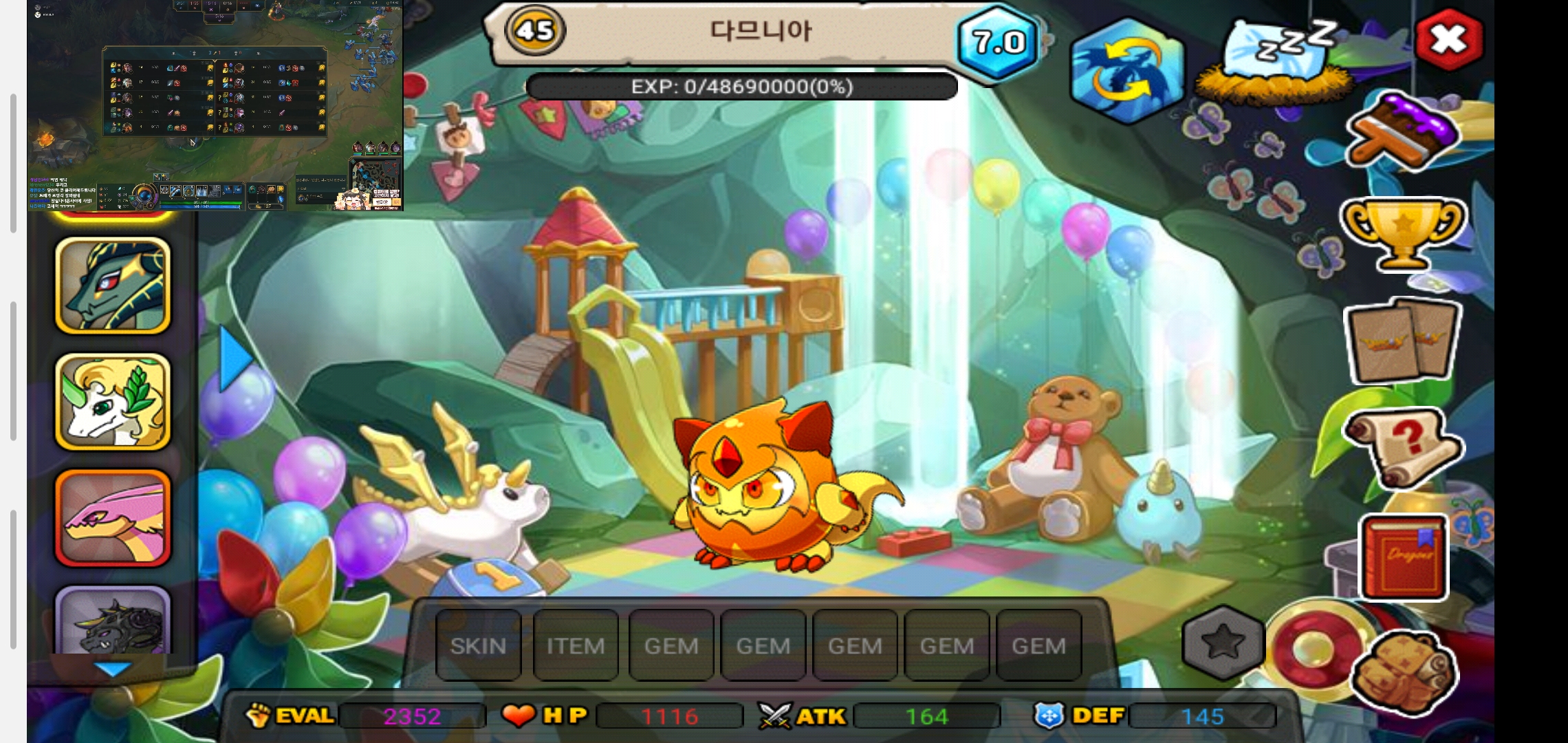This screenshot has height=743, width=1568.
Task: Put dragon to sleep with pillow nest icon
Action: click(x=1276, y=61)
